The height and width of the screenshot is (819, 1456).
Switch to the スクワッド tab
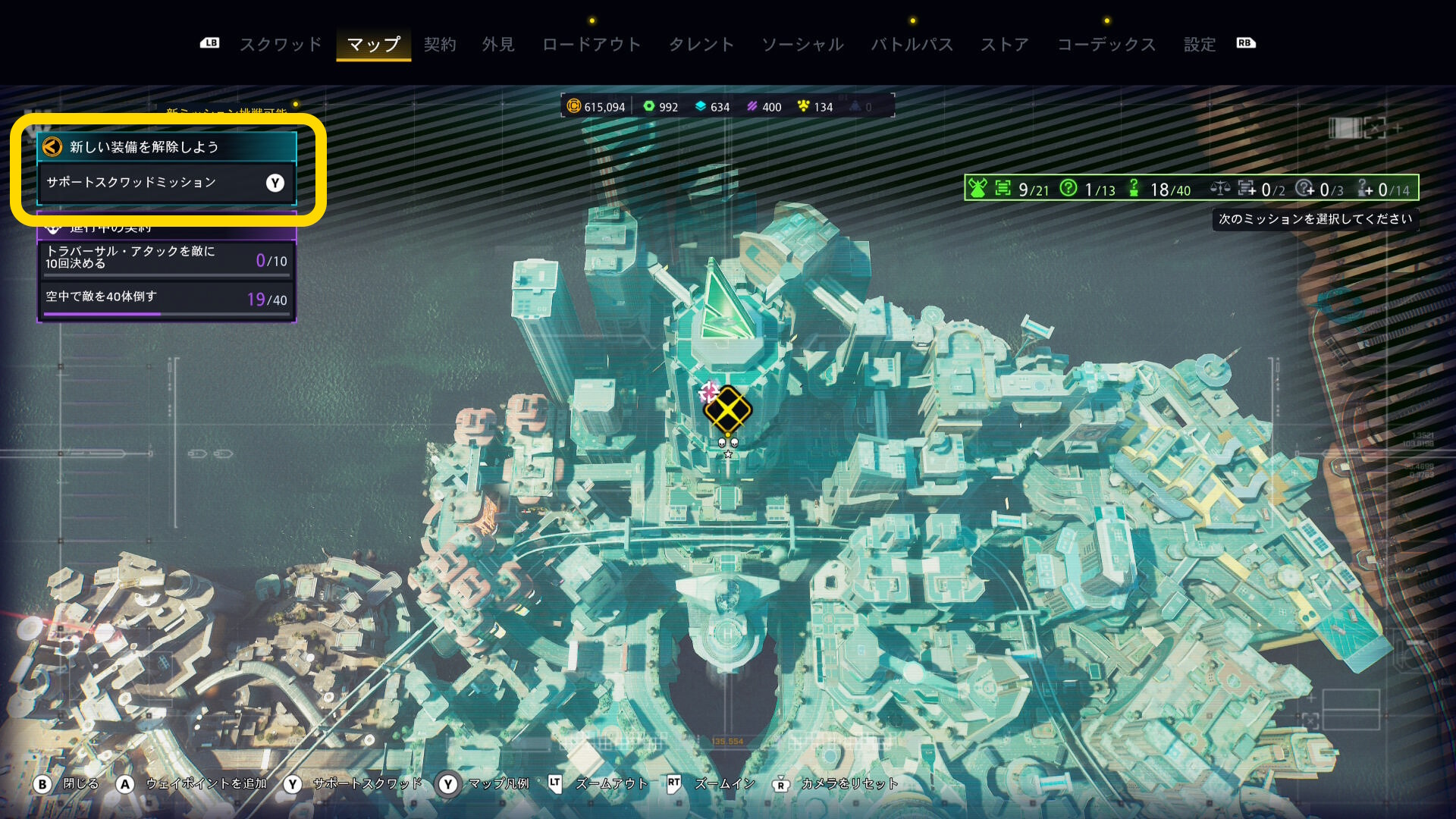pos(281,44)
